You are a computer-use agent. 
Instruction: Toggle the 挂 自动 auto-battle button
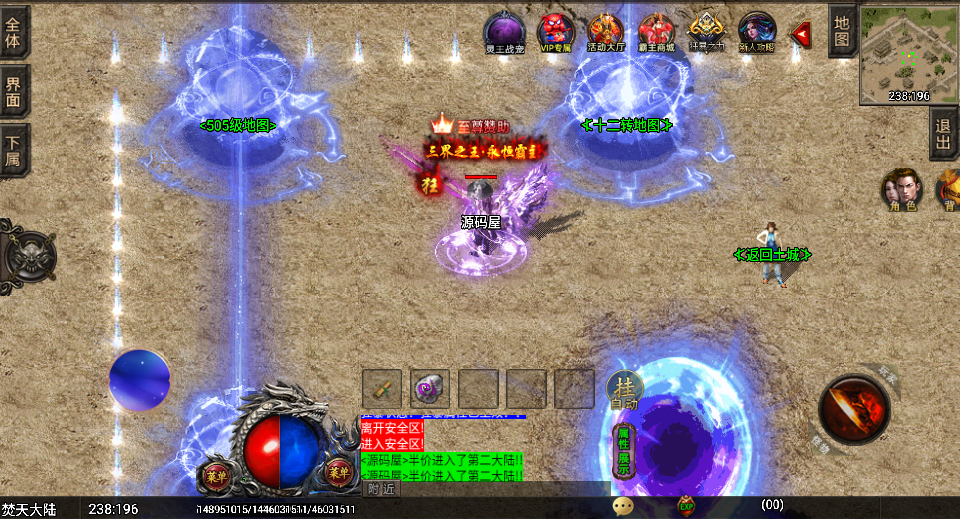coord(625,390)
